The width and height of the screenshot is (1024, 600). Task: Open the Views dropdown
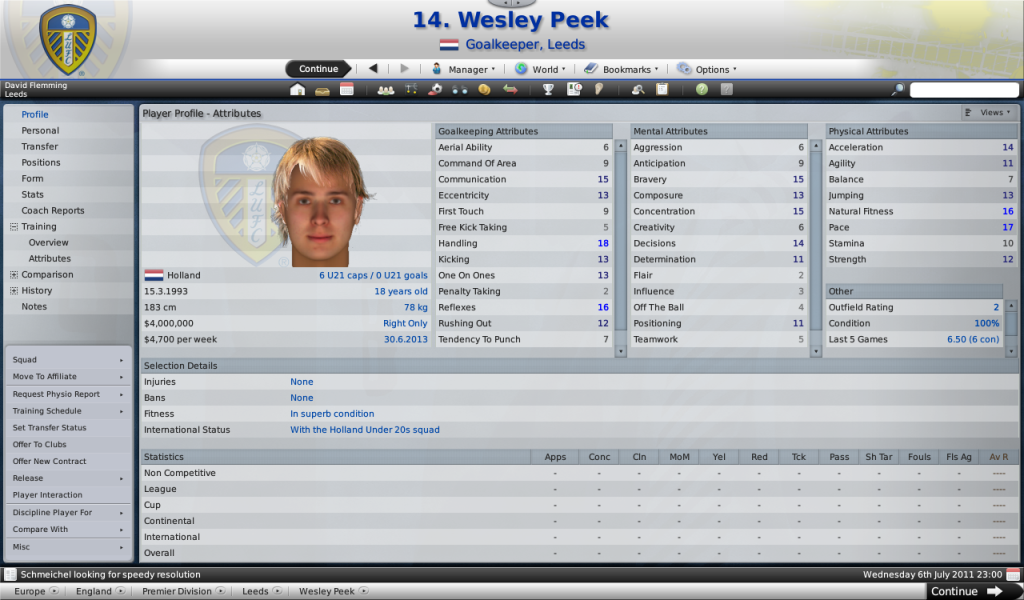click(x=990, y=113)
